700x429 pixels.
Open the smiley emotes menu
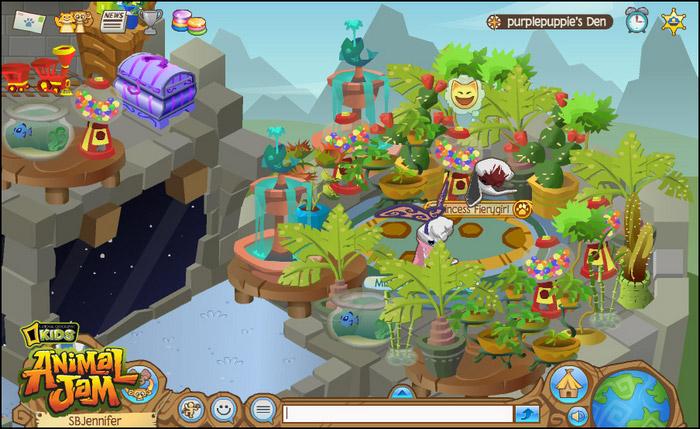pos(225,408)
